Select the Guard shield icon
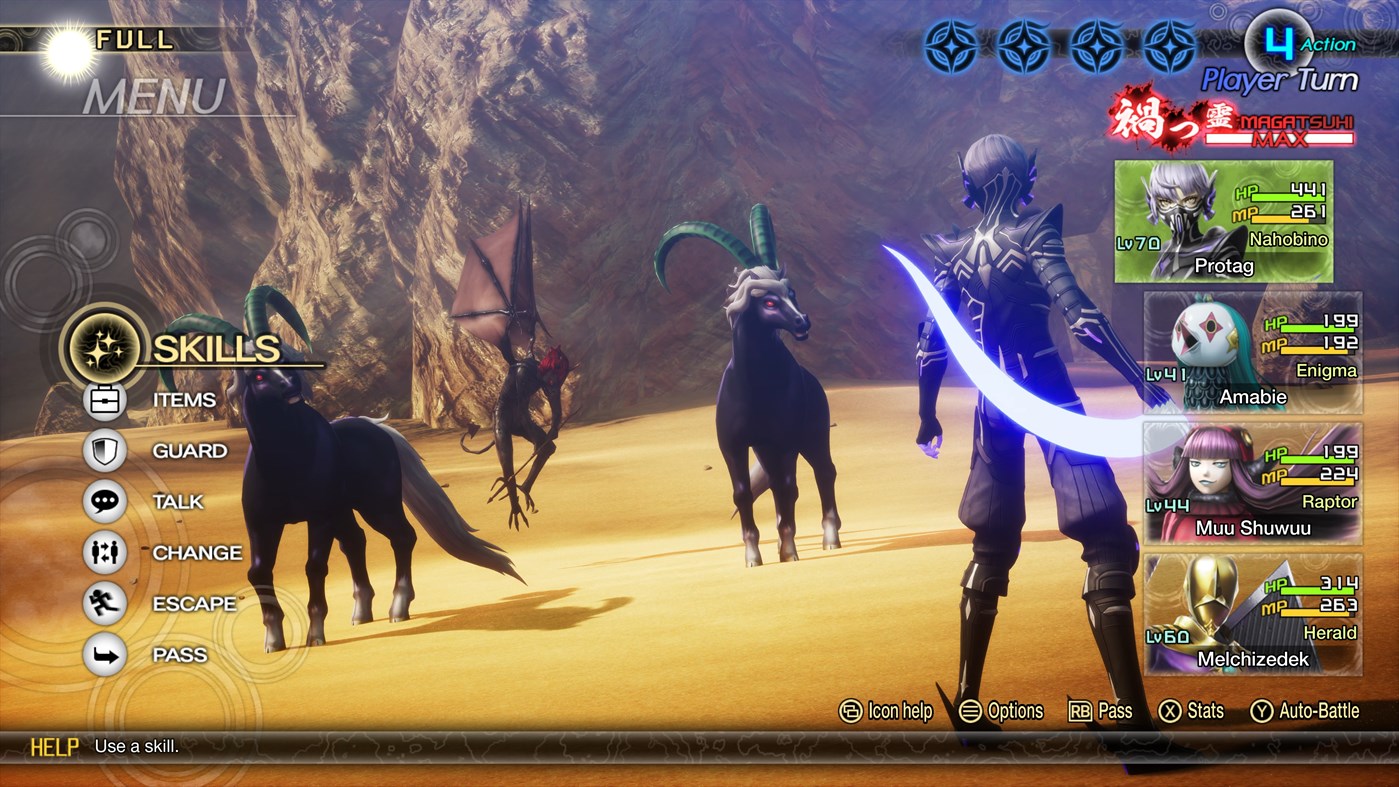The height and width of the screenshot is (787, 1399). tap(104, 450)
